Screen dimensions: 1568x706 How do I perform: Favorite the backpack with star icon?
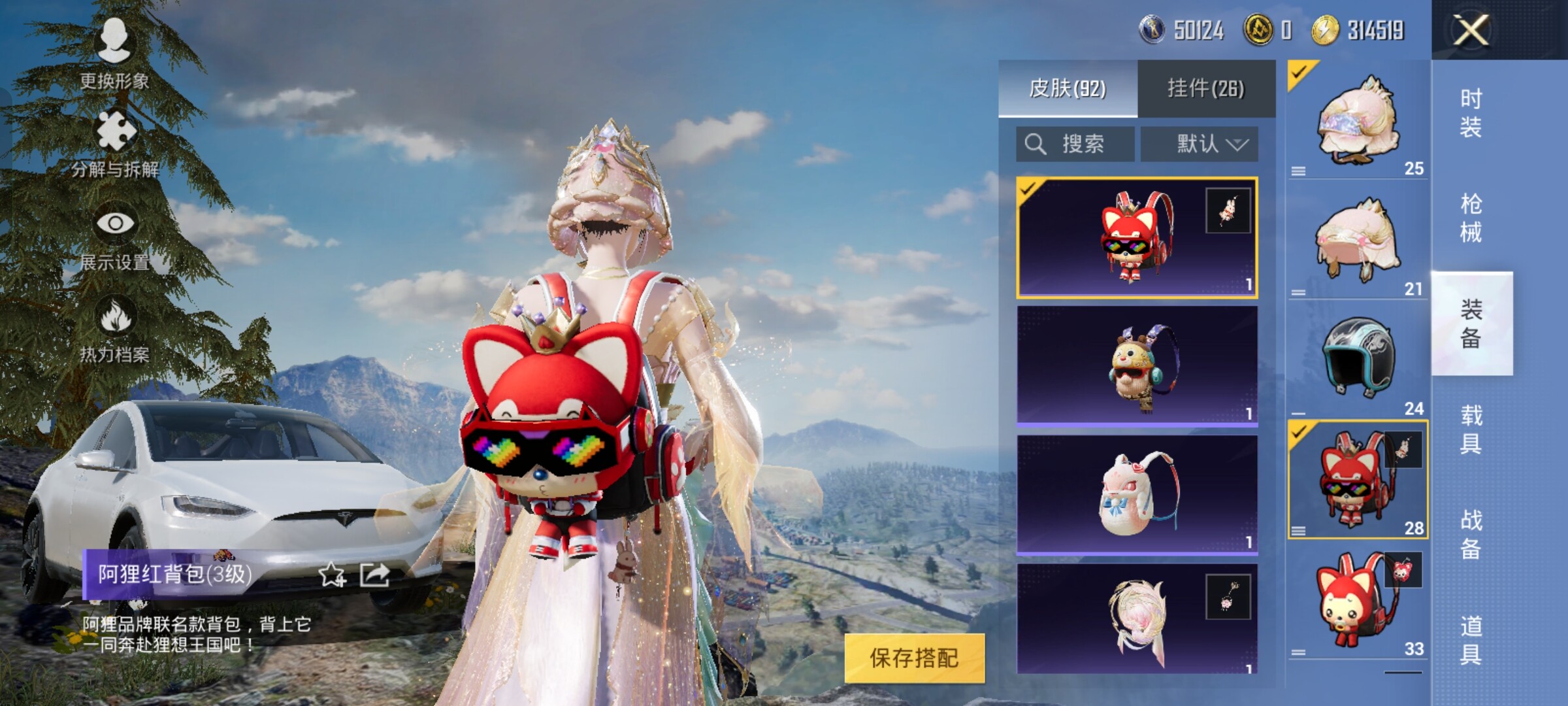pos(331,575)
